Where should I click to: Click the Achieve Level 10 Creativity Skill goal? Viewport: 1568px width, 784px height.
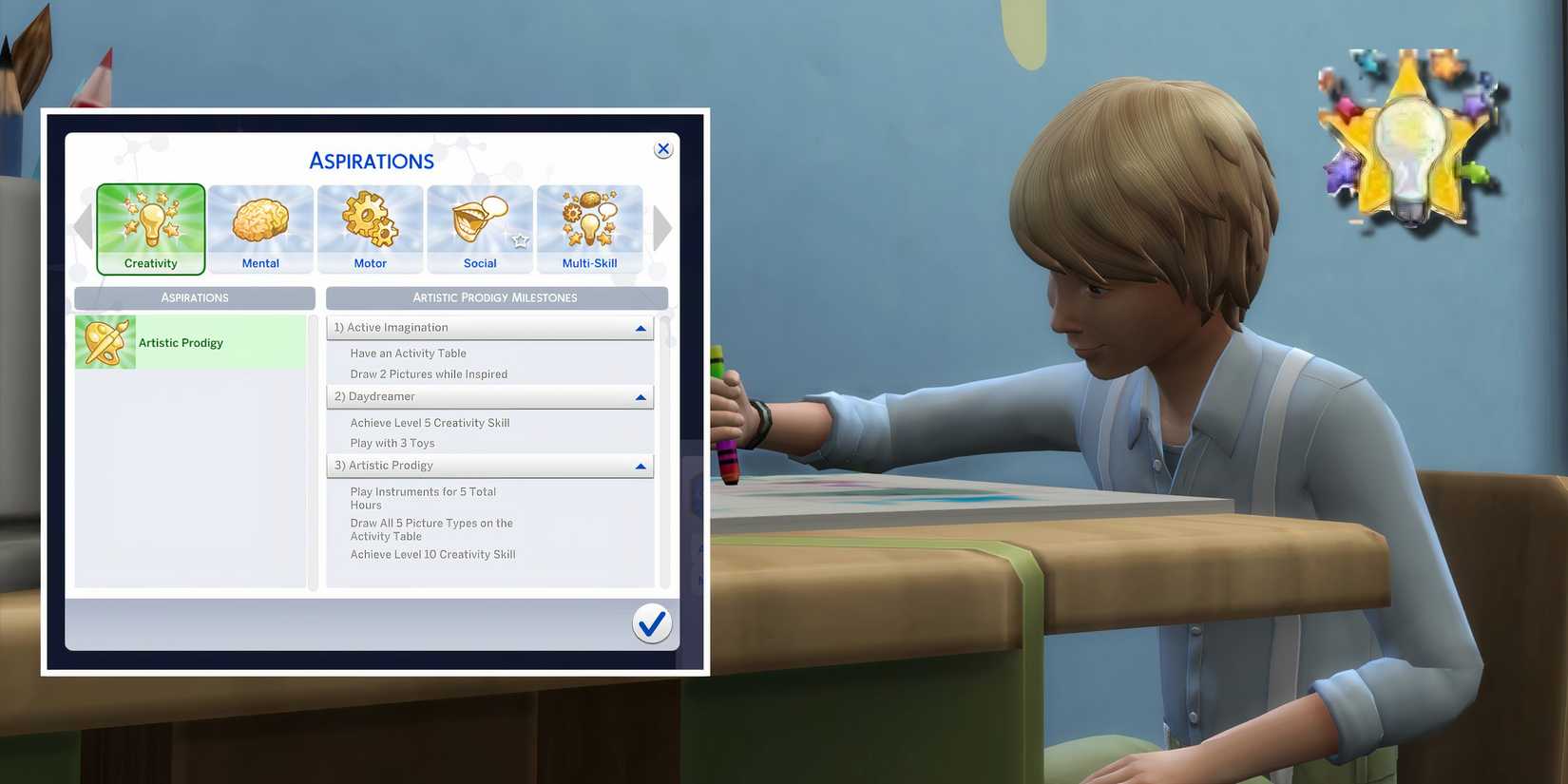(432, 554)
